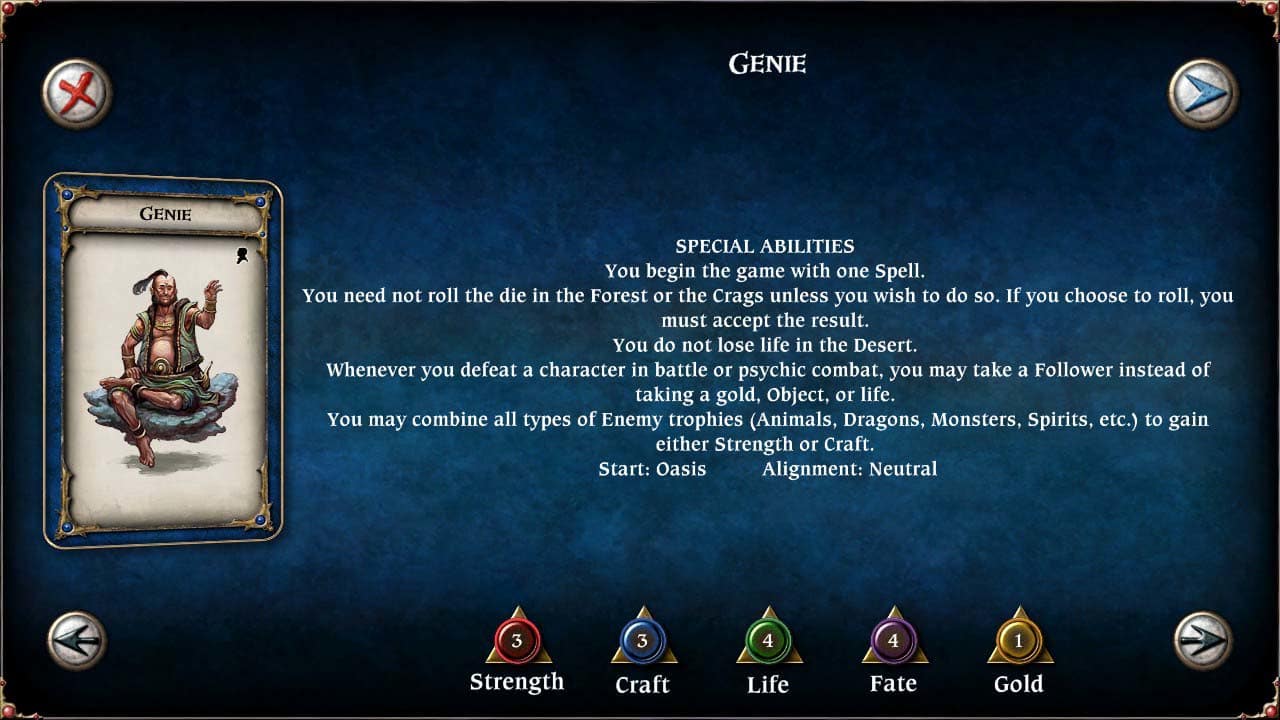Click the 'Start: Oasis' text

(654, 469)
